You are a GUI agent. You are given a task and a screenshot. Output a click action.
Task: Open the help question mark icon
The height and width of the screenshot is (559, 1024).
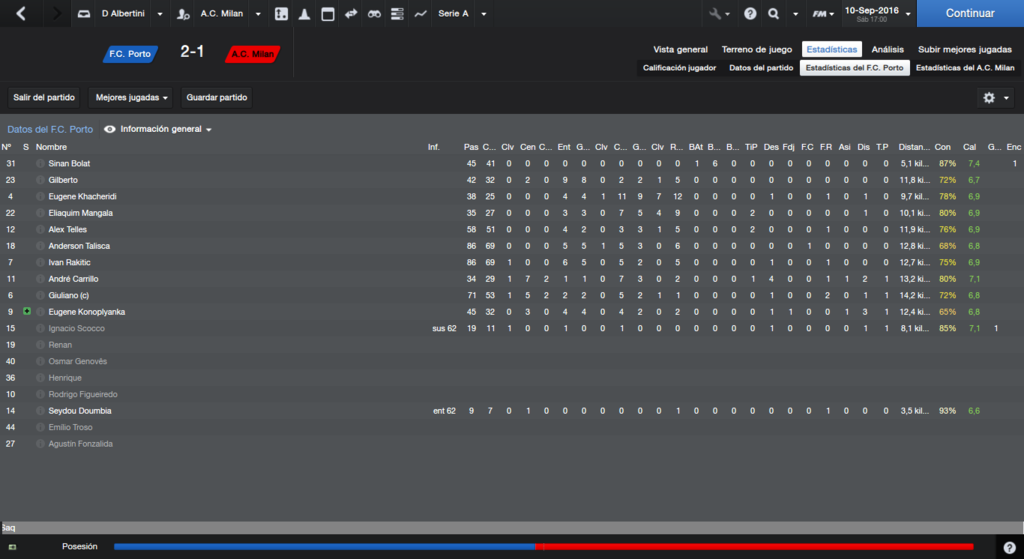tap(750, 14)
